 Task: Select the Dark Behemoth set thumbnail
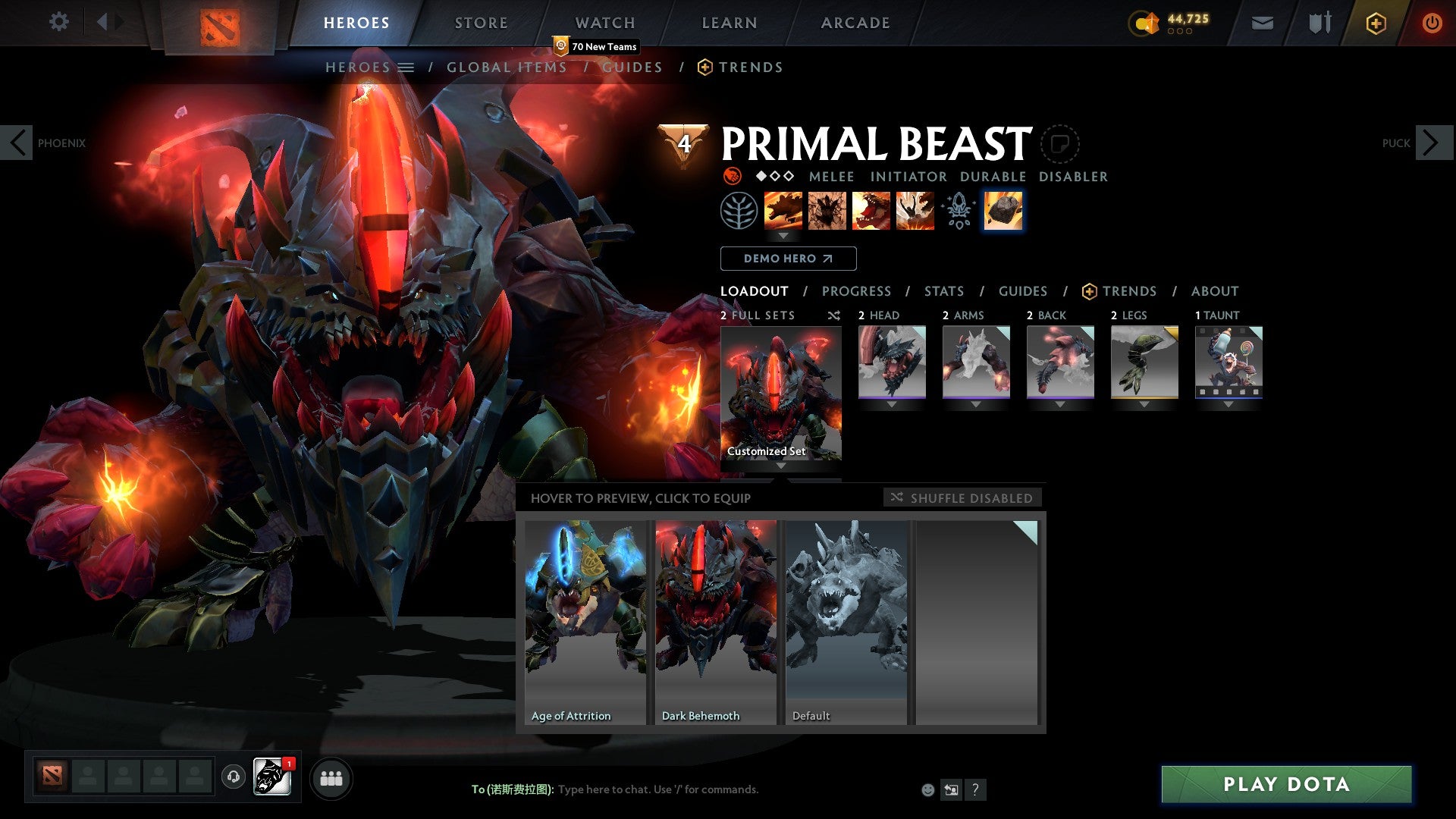(714, 614)
